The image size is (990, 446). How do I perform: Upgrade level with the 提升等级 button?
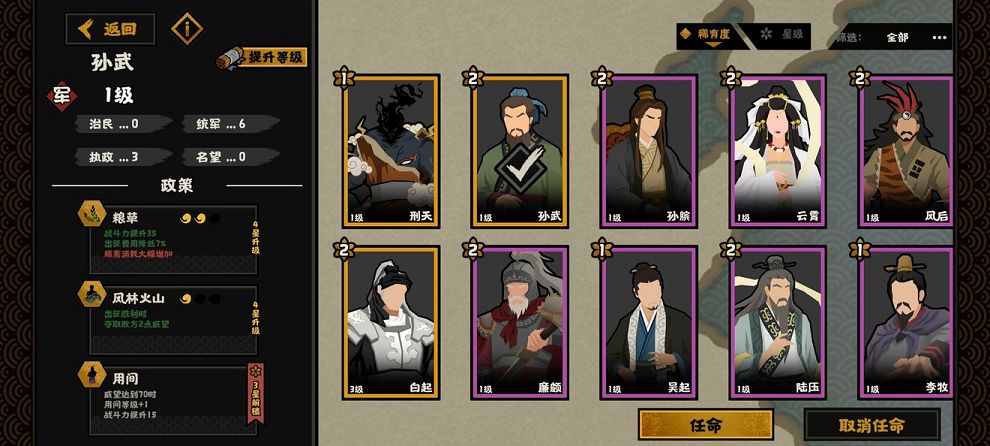pyautogui.click(x=264, y=59)
